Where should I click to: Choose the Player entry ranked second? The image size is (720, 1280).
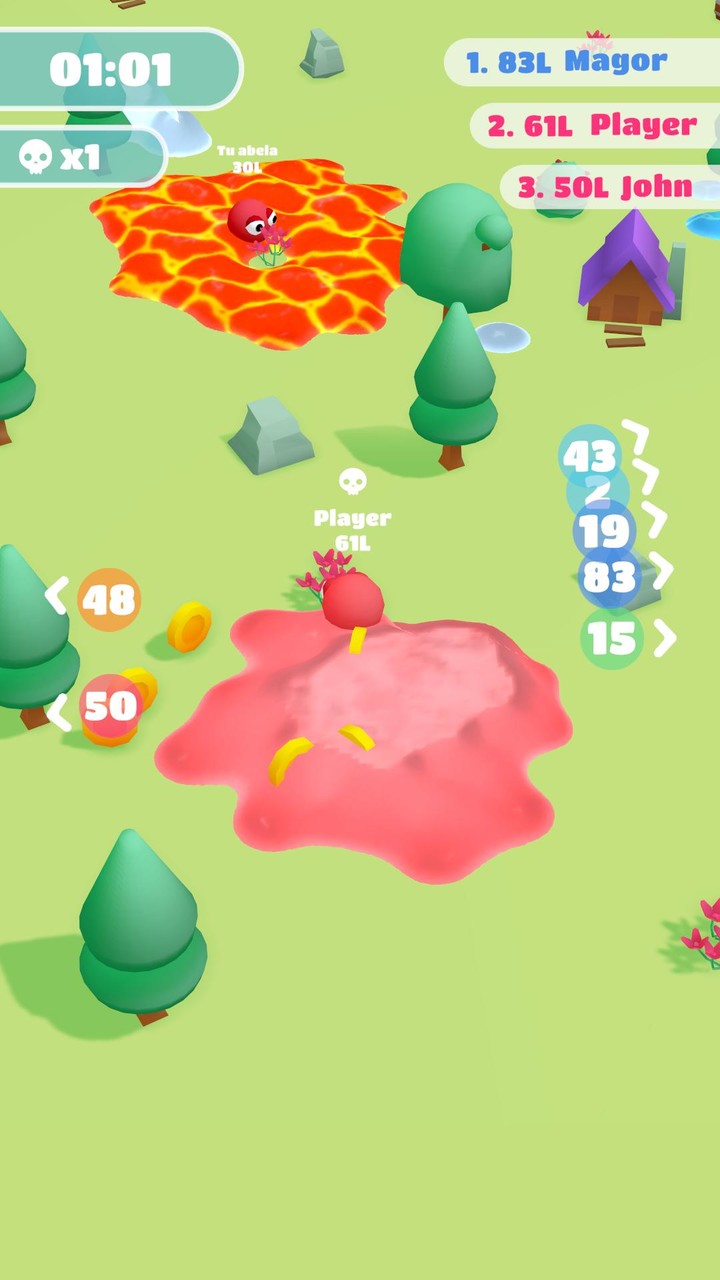pos(592,126)
